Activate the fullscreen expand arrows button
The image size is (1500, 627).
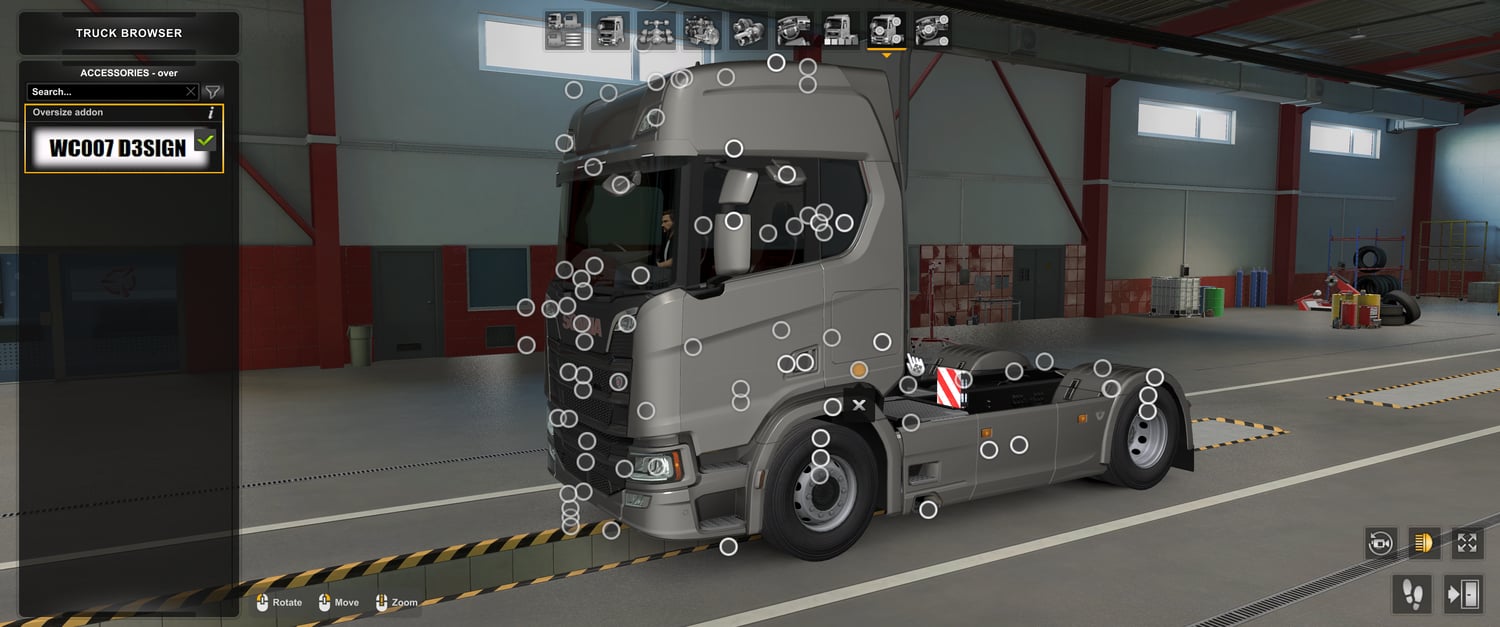pyautogui.click(x=1467, y=543)
